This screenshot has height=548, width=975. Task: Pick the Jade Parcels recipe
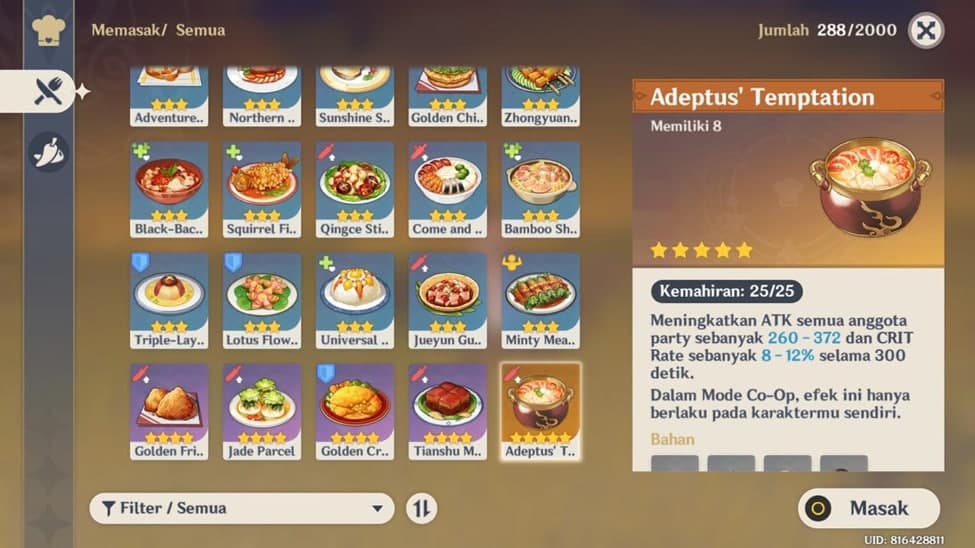(x=262, y=410)
